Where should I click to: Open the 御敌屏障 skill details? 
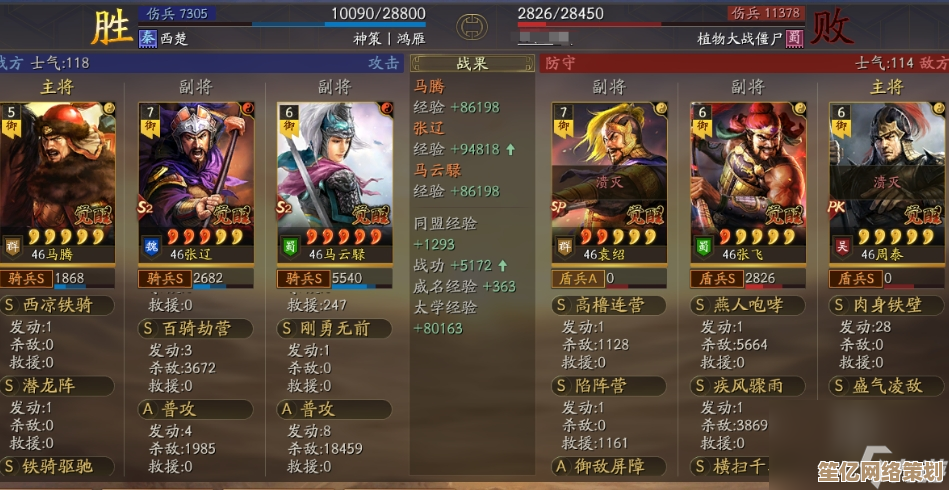coord(609,465)
